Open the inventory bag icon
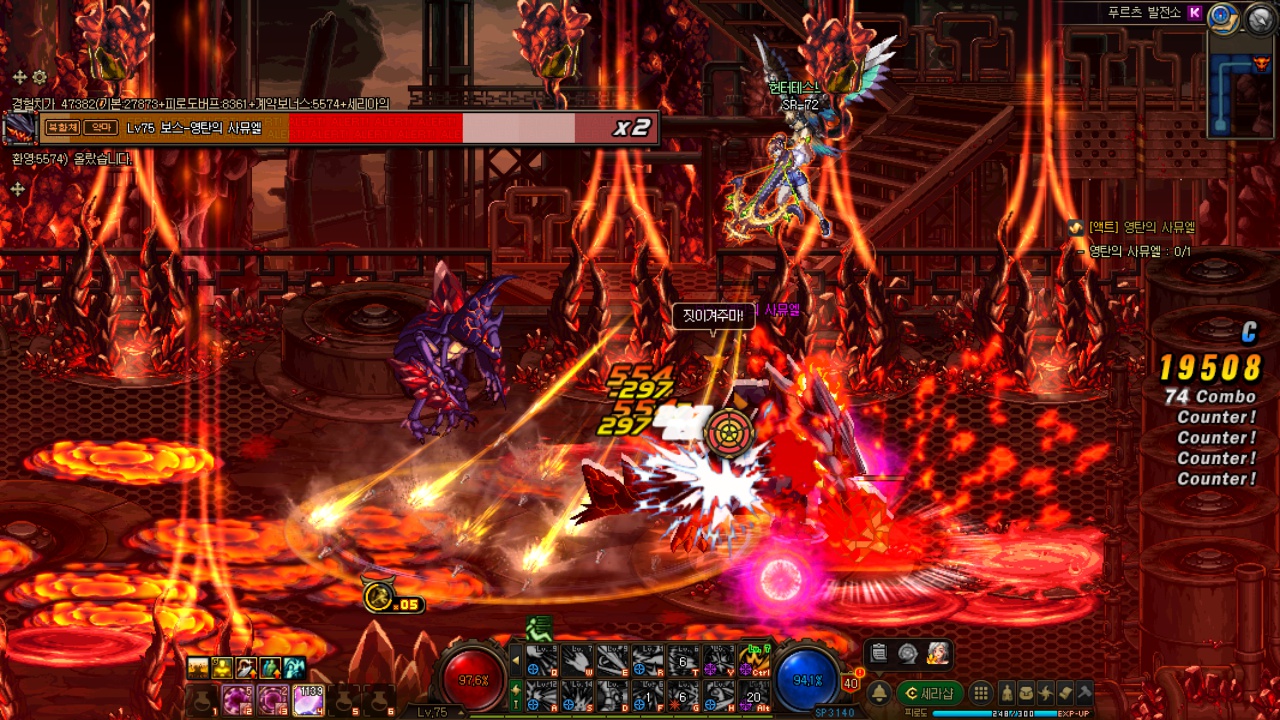1280x720 pixels. (1026, 693)
